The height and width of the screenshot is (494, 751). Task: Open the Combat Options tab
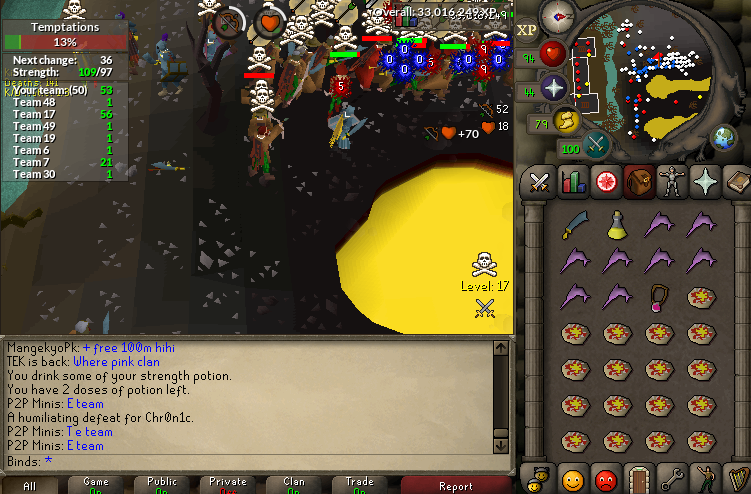click(x=540, y=182)
